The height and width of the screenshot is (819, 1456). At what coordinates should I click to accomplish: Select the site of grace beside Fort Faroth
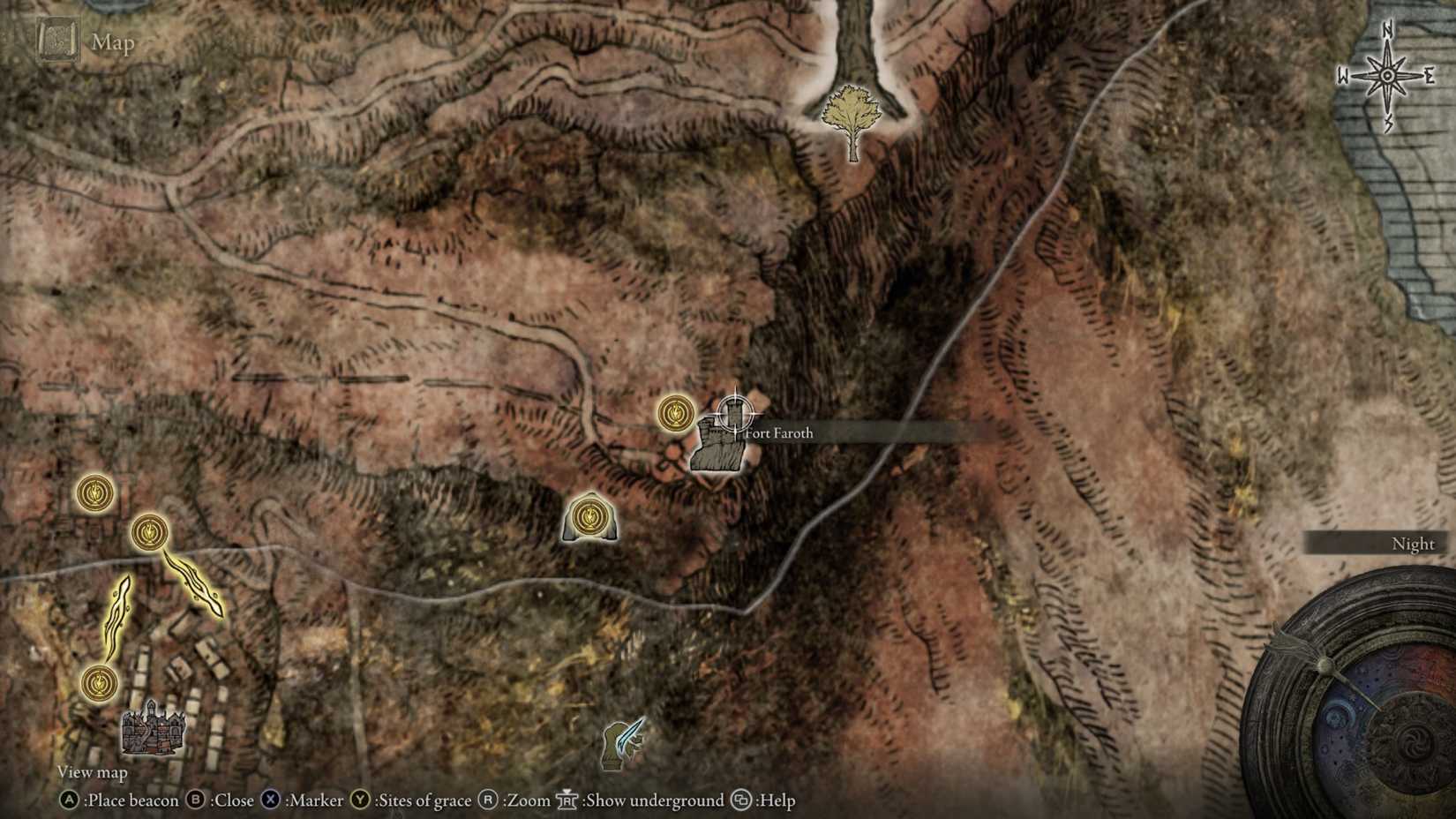coord(675,412)
